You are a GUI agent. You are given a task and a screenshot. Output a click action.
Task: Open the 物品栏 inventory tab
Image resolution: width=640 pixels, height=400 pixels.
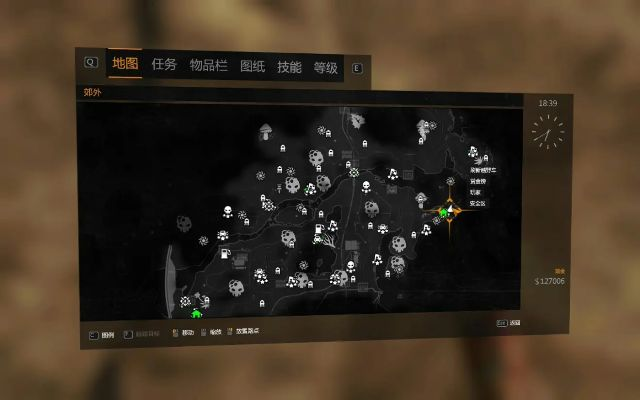pyautogui.click(x=208, y=66)
